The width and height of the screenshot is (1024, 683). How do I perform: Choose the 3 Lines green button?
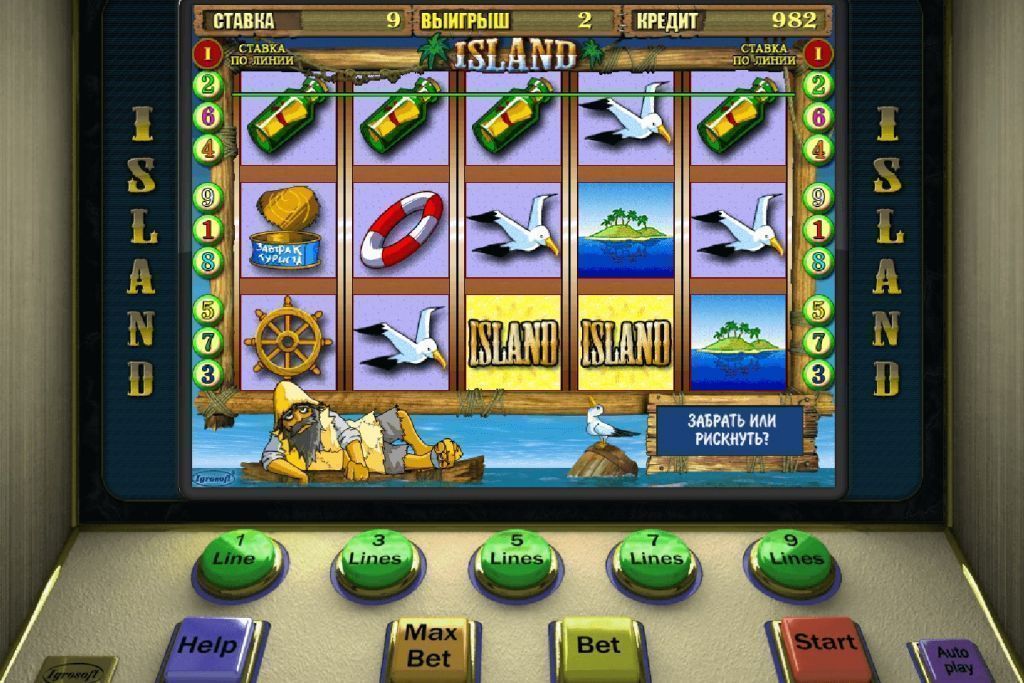[x=376, y=552]
